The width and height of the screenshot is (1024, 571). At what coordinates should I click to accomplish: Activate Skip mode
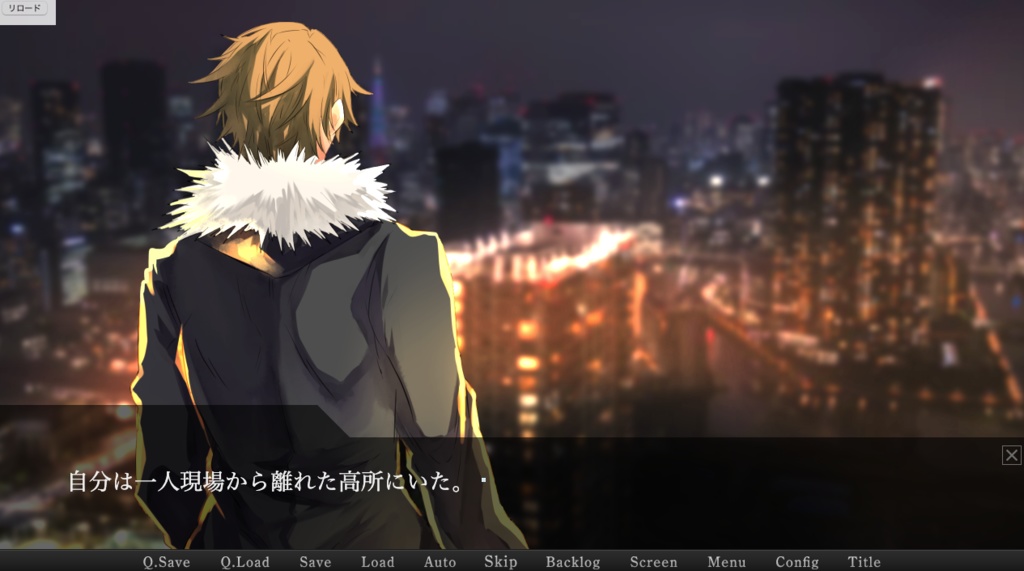(501, 562)
